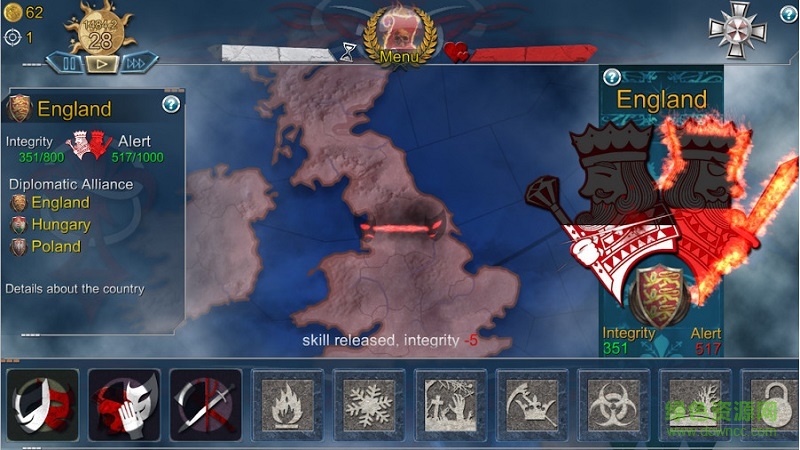Image resolution: width=800 pixels, height=450 pixels.
Task: Select the biohazard plague skill
Action: (612, 405)
